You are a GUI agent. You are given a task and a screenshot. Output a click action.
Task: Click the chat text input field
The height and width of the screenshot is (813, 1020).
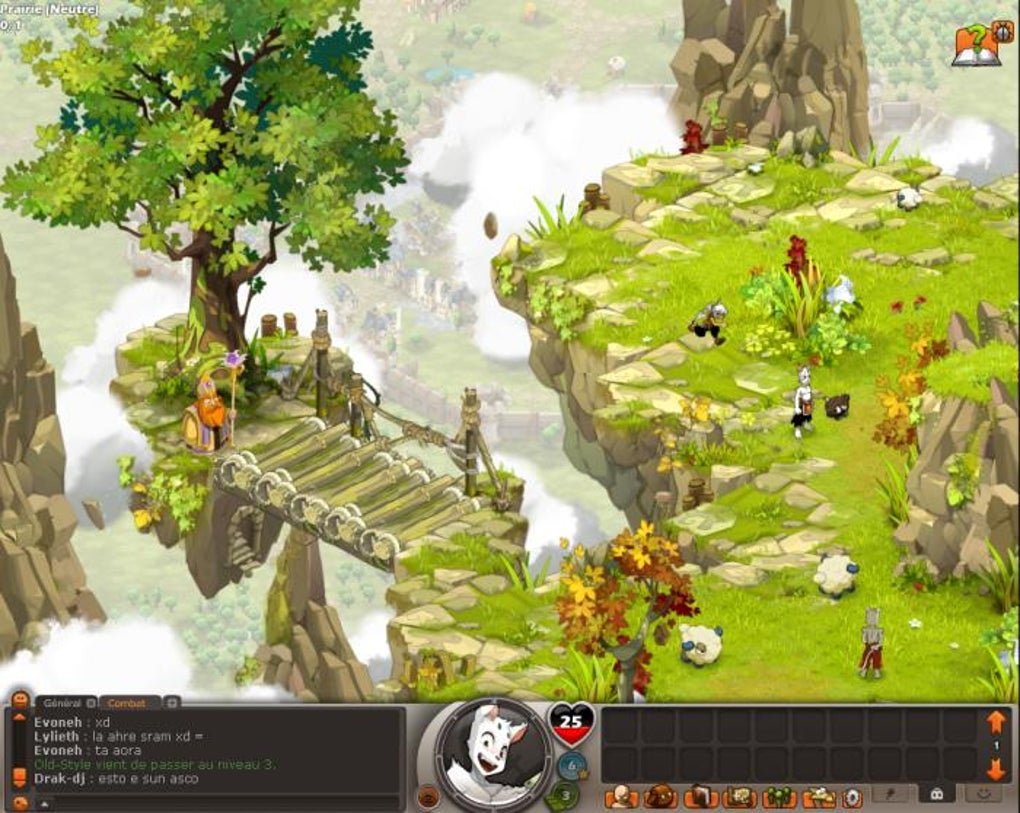(220, 802)
